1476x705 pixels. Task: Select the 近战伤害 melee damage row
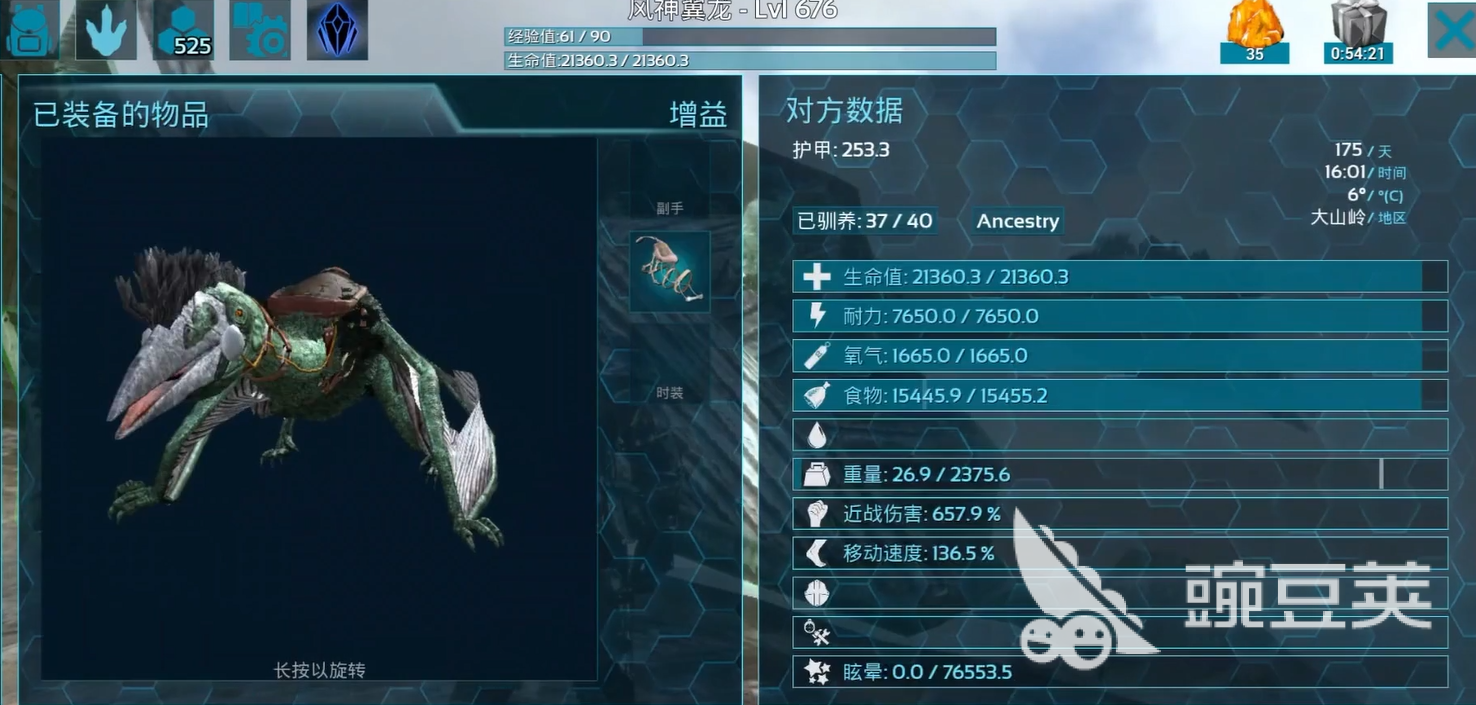click(1119, 514)
